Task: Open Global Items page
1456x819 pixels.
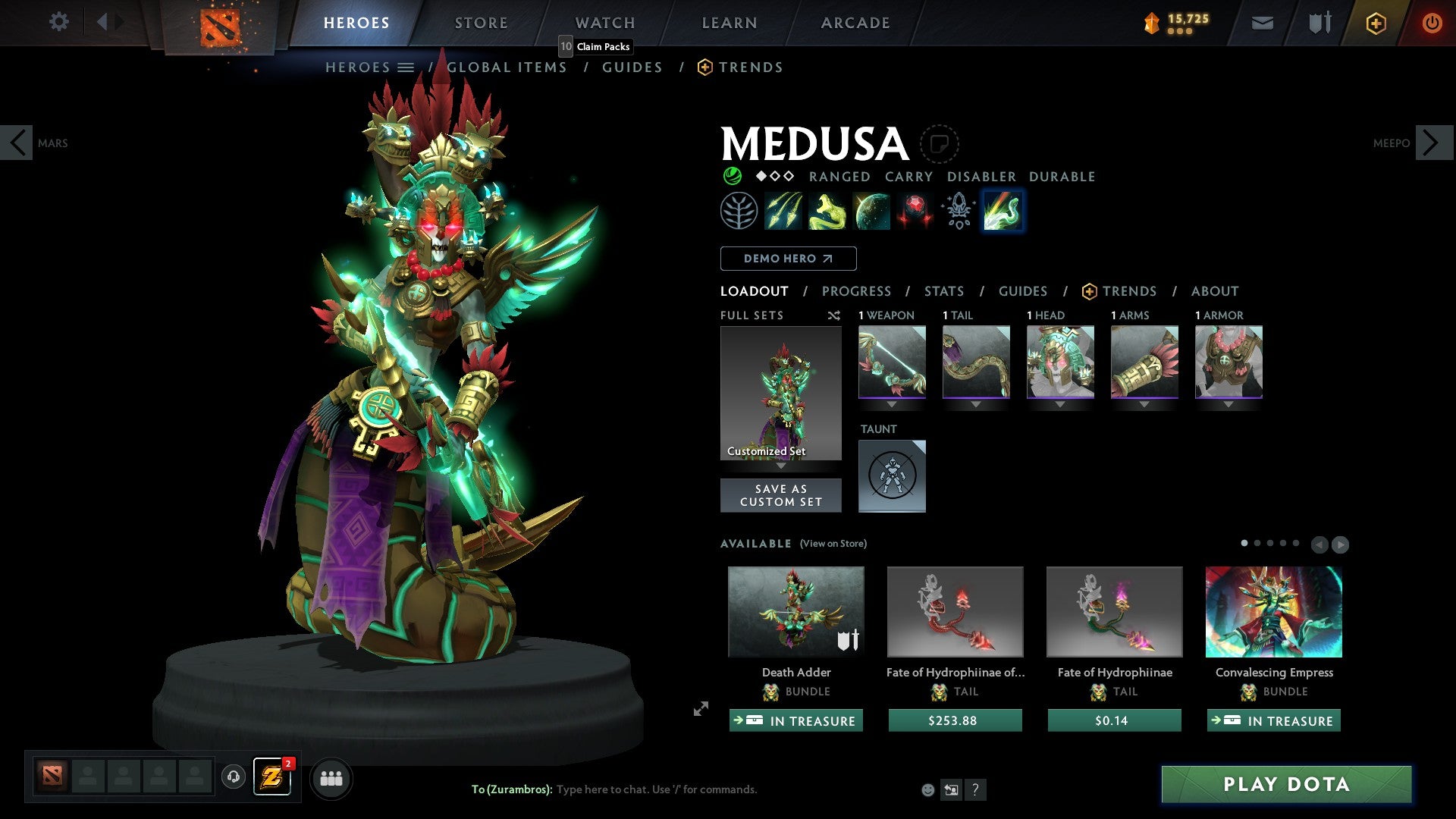Action: pos(507,67)
